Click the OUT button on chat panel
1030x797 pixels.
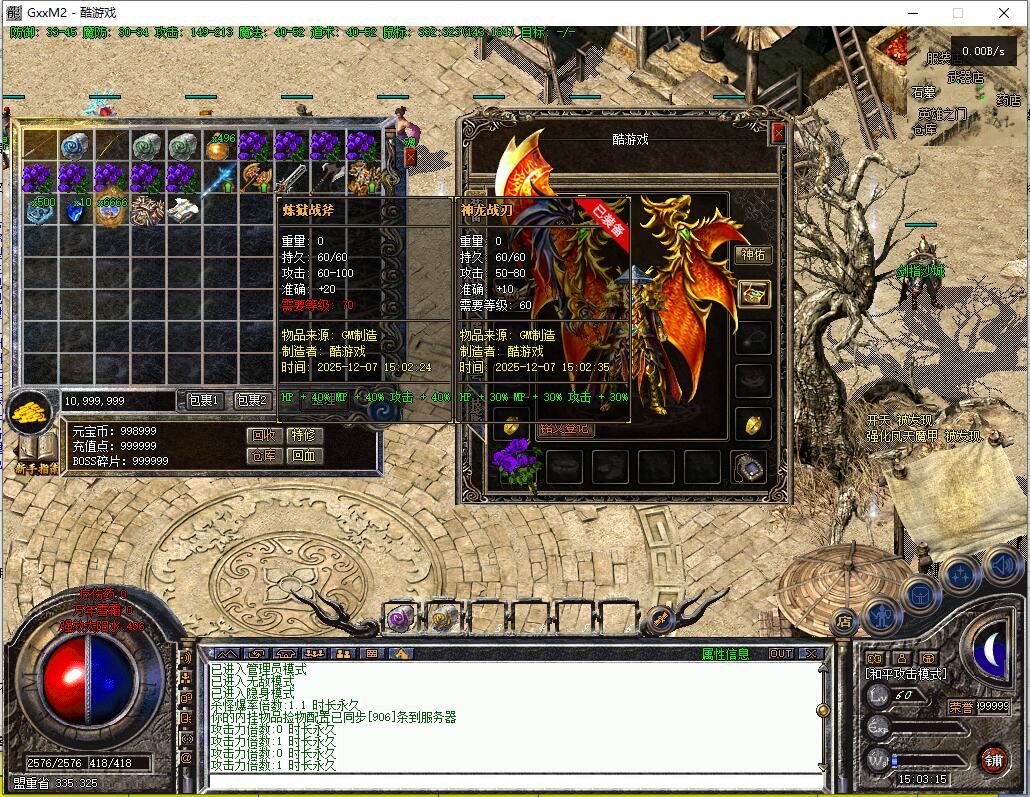(x=780, y=654)
